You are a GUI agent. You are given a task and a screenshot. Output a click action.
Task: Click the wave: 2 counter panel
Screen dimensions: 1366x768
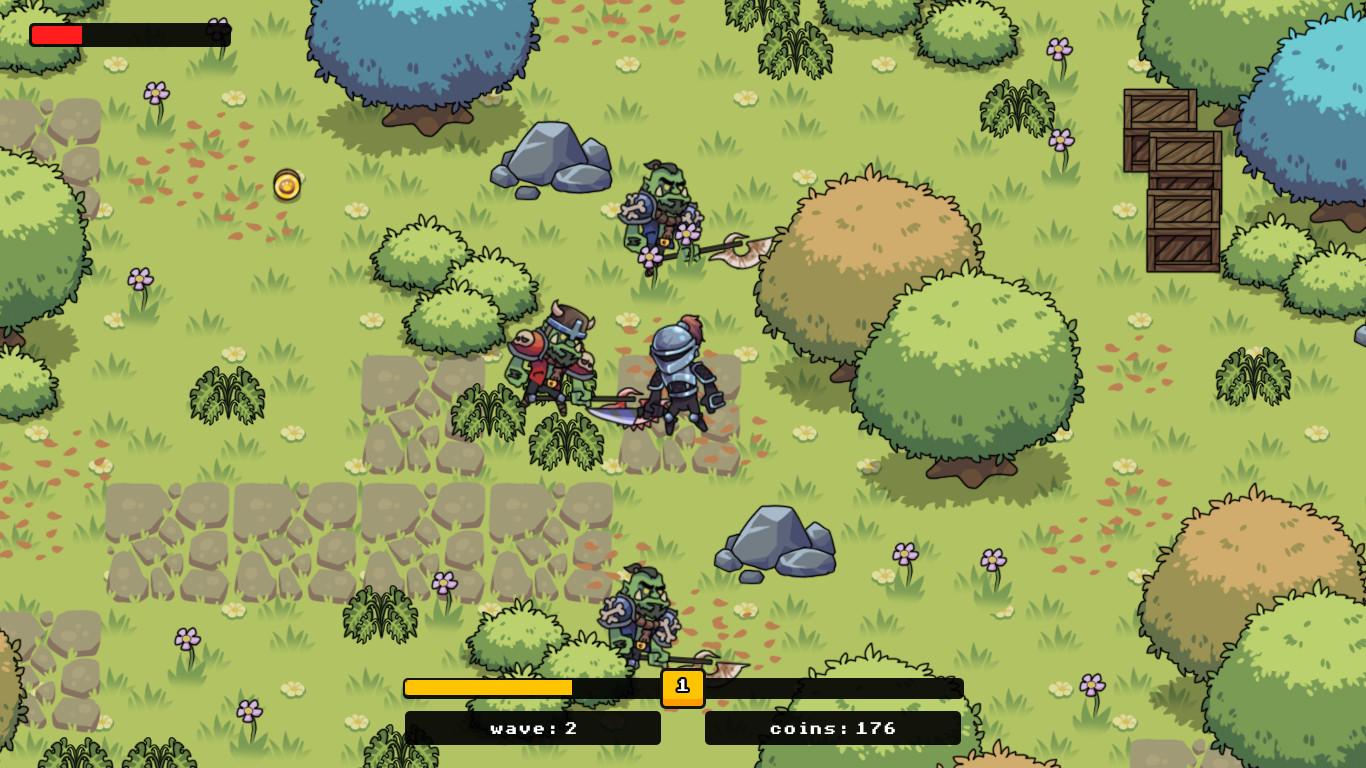point(532,728)
